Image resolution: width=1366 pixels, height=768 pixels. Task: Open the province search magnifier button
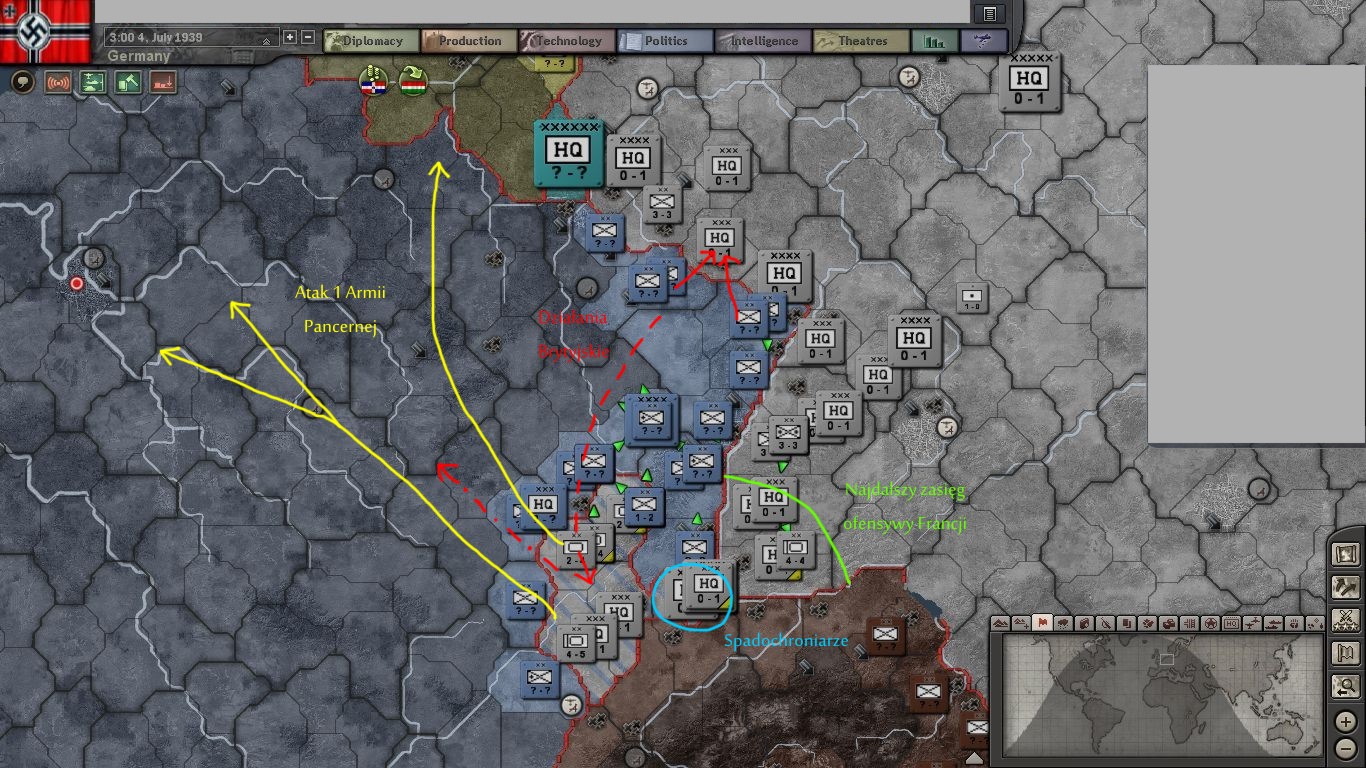[x=1345, y=686]
